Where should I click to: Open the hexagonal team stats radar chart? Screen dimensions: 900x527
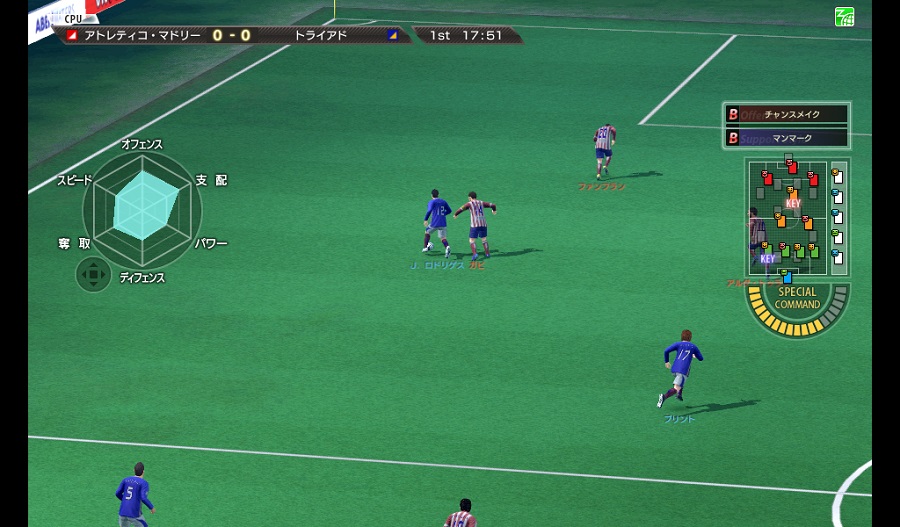point(140,210)
